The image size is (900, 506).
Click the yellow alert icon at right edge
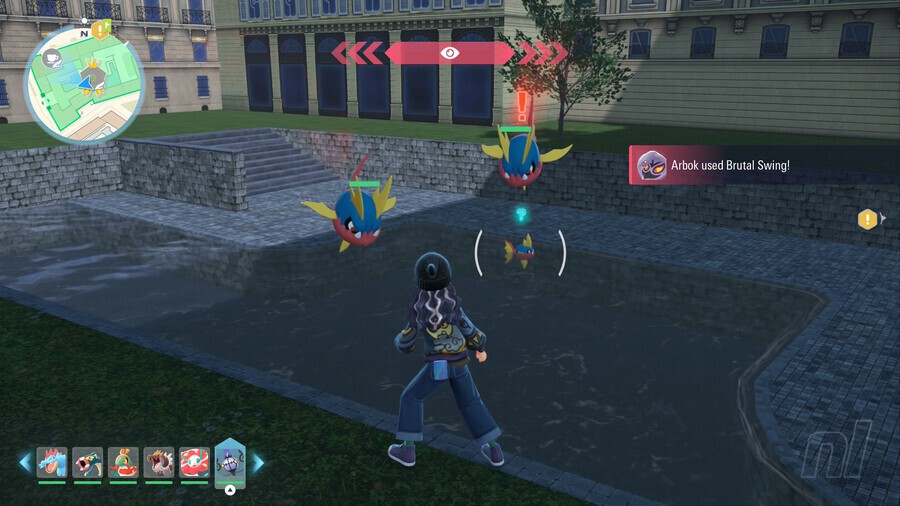867,219
